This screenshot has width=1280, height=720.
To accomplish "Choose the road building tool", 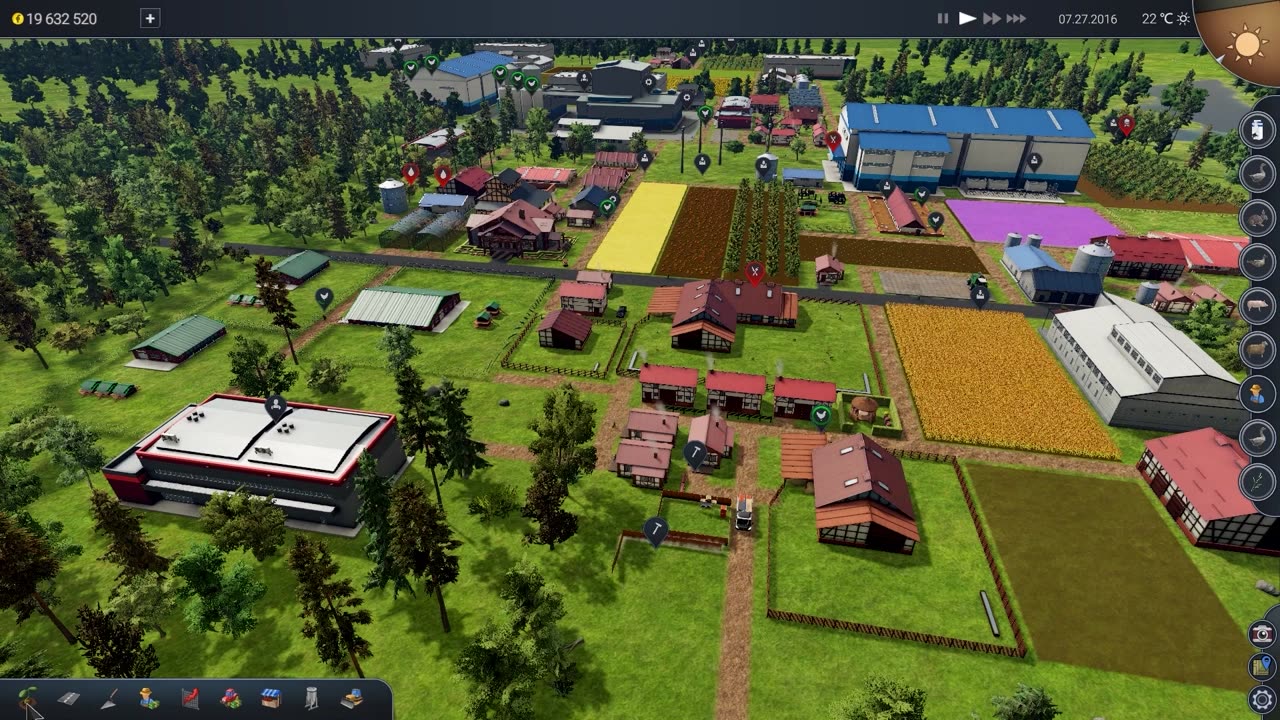I will [68, 698].
